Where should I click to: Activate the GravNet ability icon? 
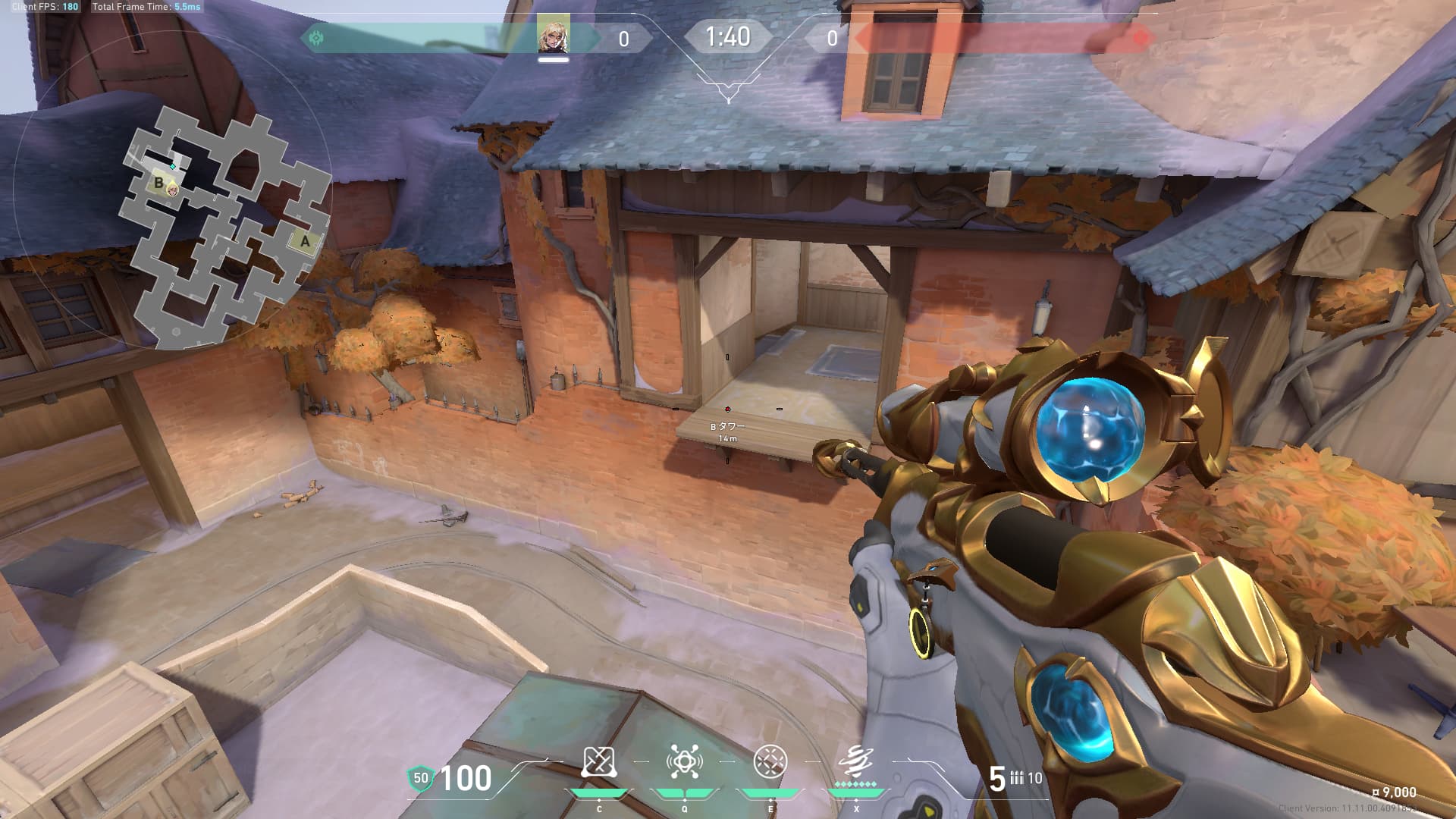pyautogui.click(x=598, y=762)
